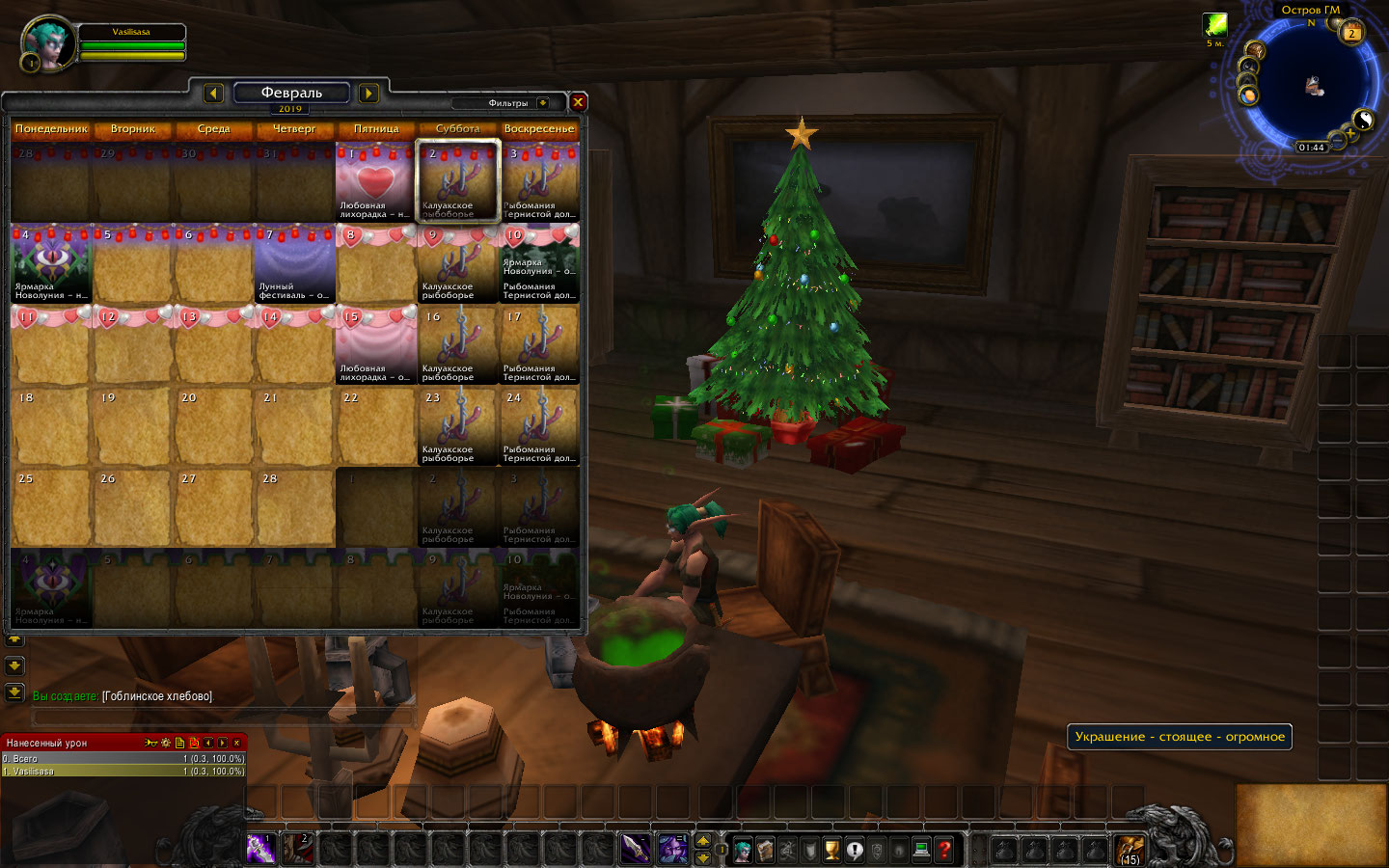Advance to the next month with the arrow
1389x868 pixels.
tap(368, 93)
